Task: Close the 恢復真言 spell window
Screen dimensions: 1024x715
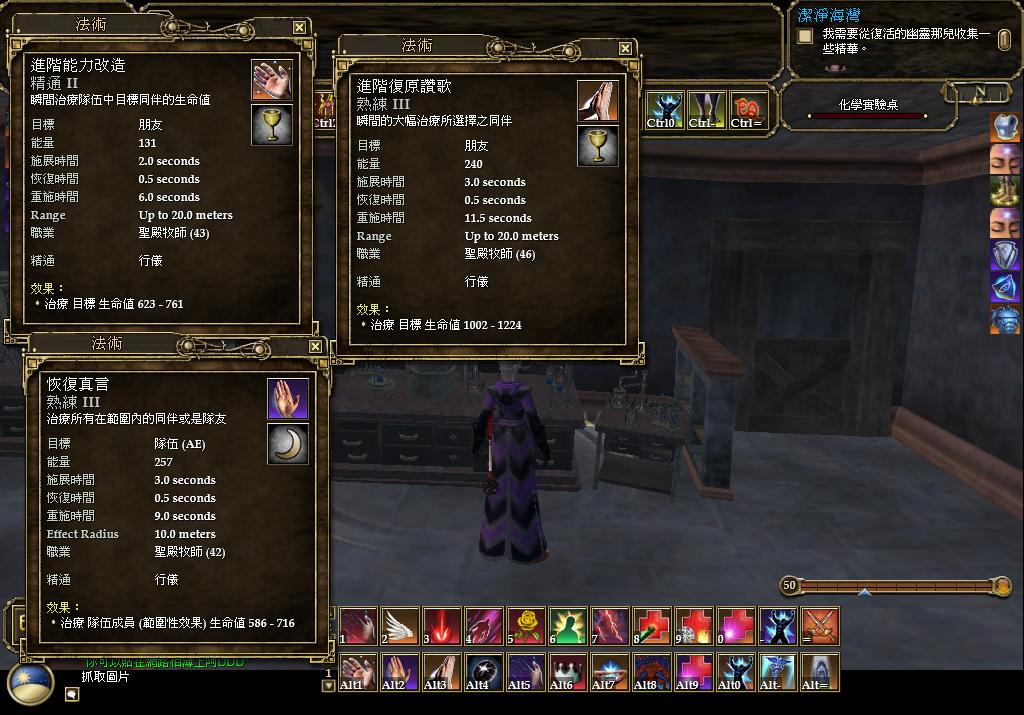Action: 315,347
